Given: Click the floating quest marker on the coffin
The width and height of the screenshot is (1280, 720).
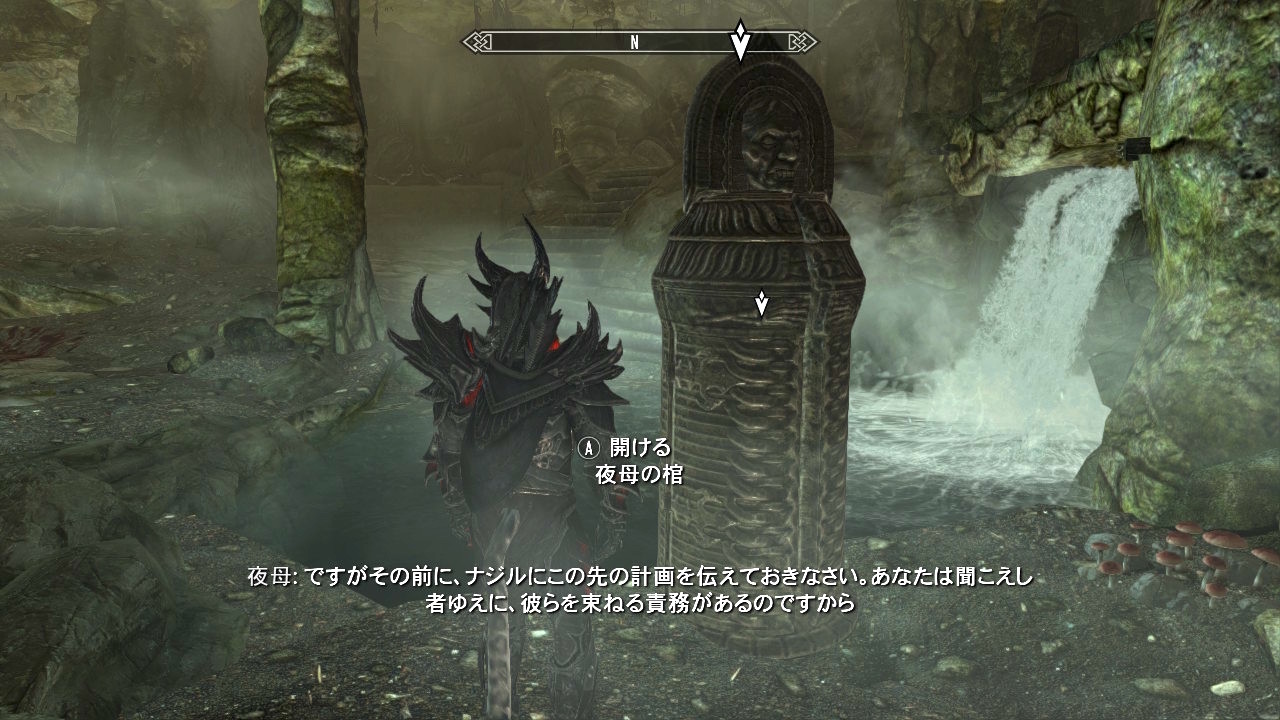Looking at the screenshot, I should (x=761, y=303).
